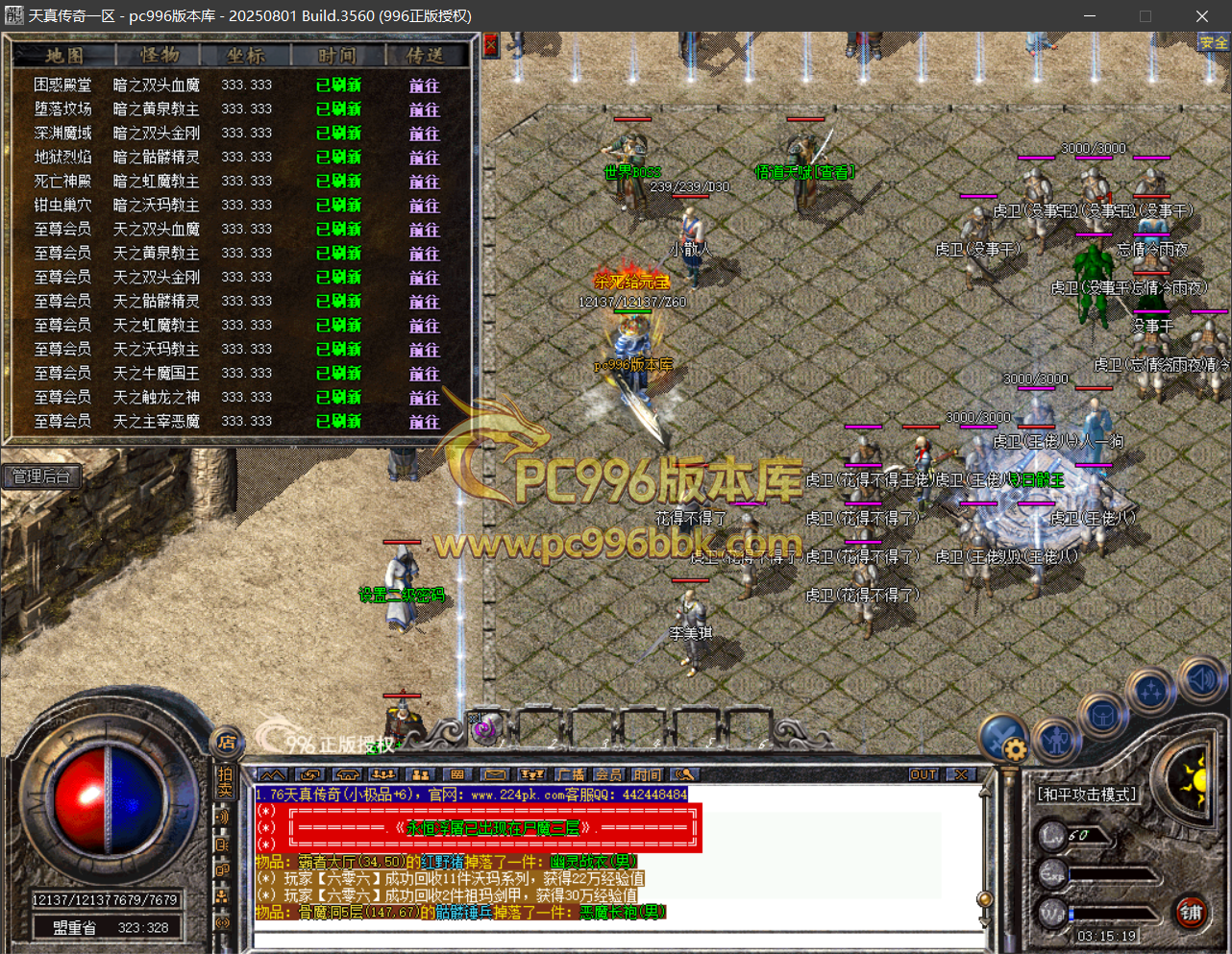Open the 拍卖 auction house
Viewport: 1232px width, 954px height.
pyautogui.click(x=225, y=781)
